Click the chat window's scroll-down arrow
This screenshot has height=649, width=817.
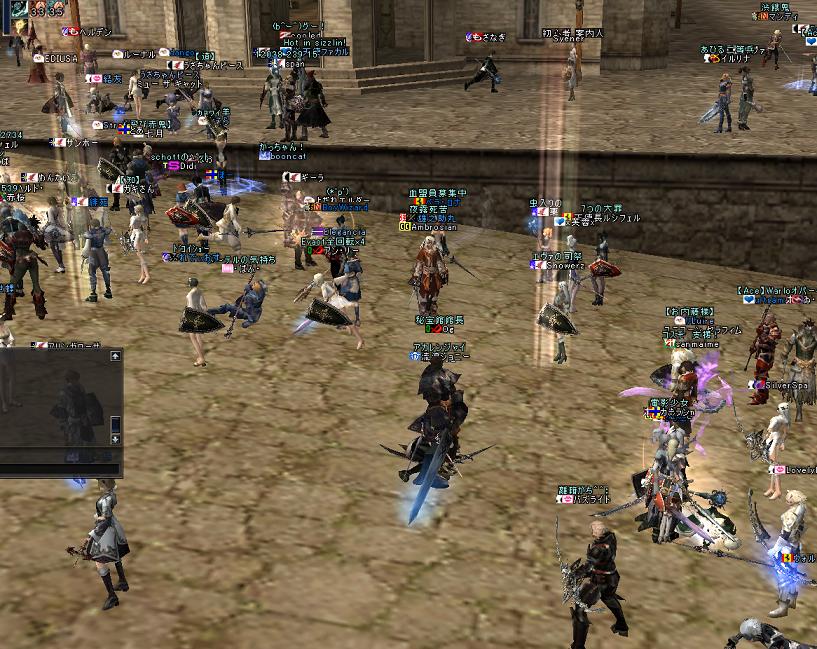click(x=116, y=439)
